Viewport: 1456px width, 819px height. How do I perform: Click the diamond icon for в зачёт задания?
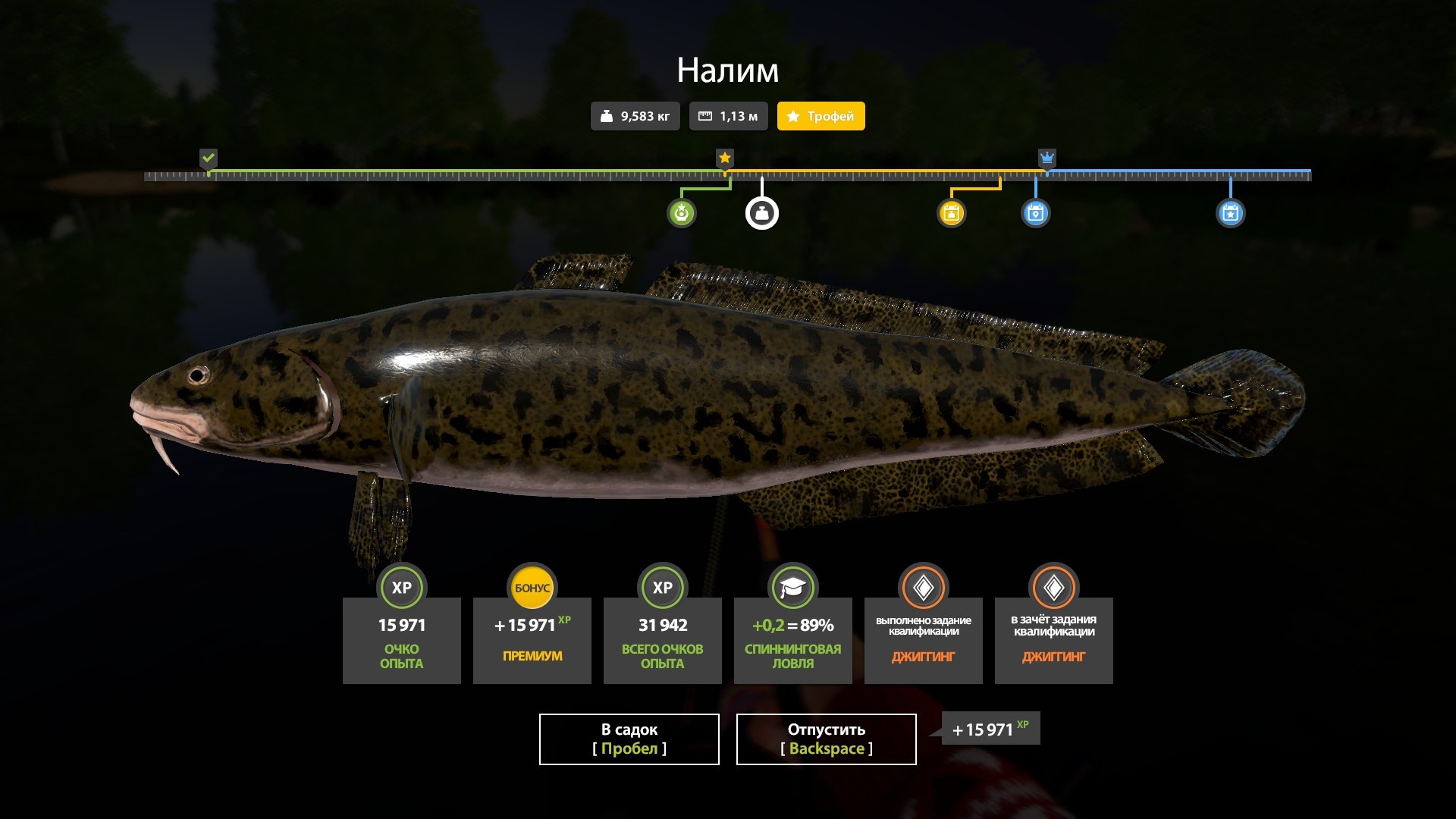point(1053,587)
